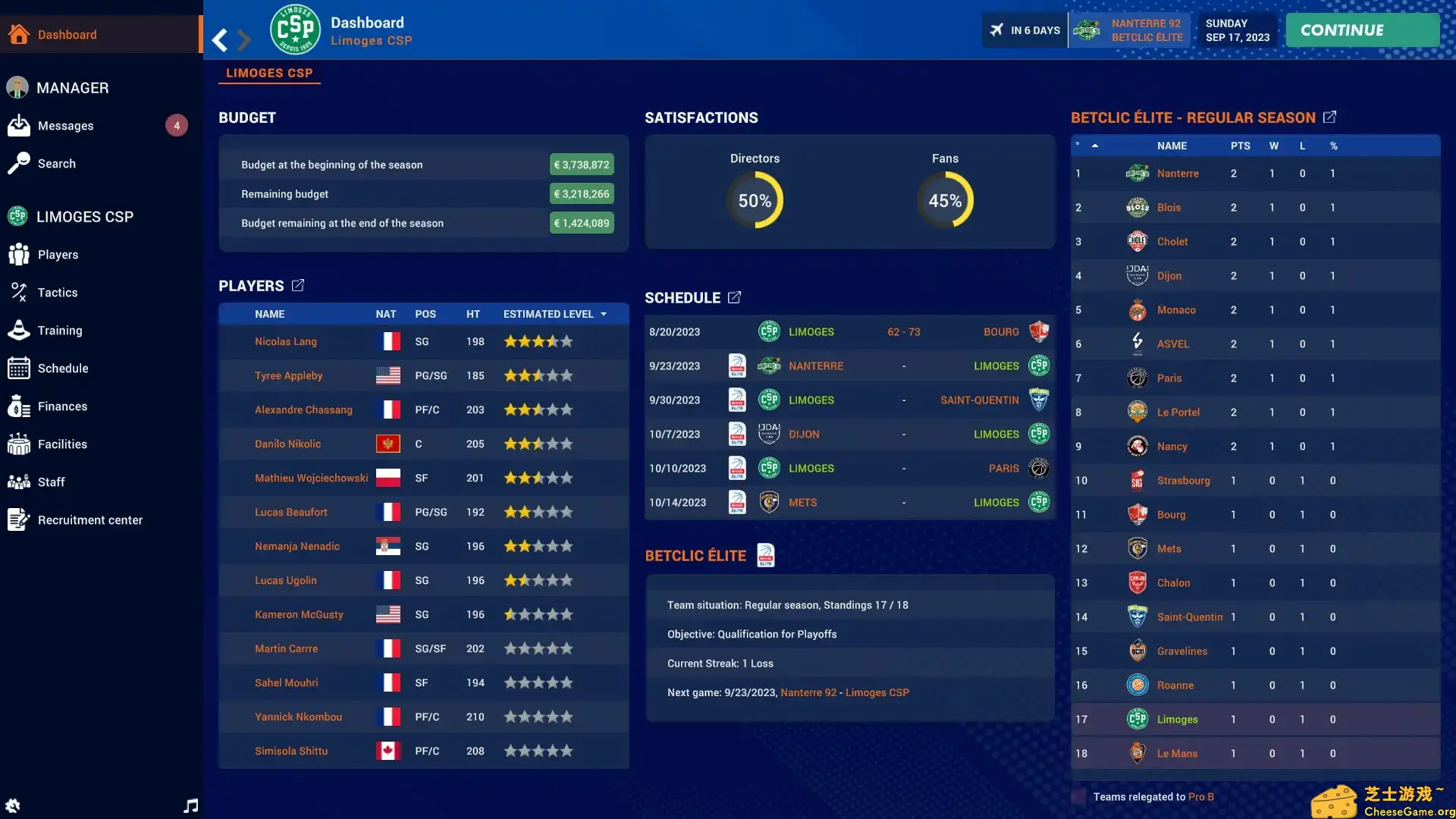The image size is (1456, 819).
Task: Select the Staff menu entry
Action: click(x=52, y=482)
